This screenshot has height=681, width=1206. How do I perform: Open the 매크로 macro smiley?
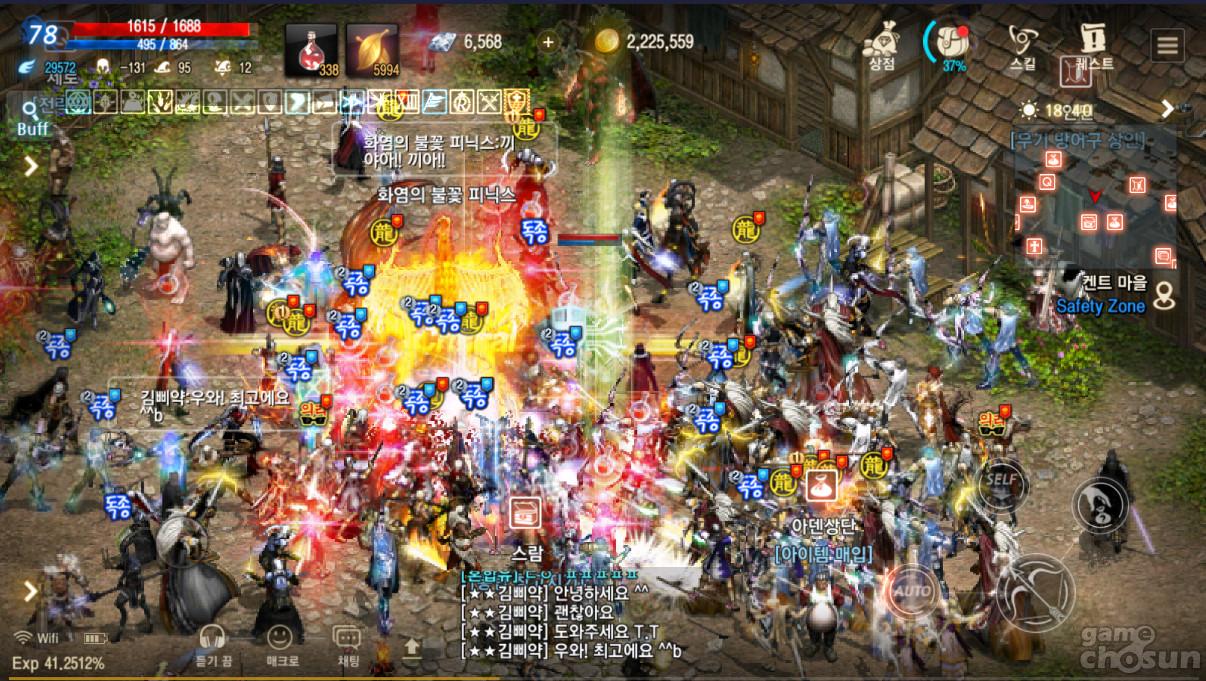point(281,643)
